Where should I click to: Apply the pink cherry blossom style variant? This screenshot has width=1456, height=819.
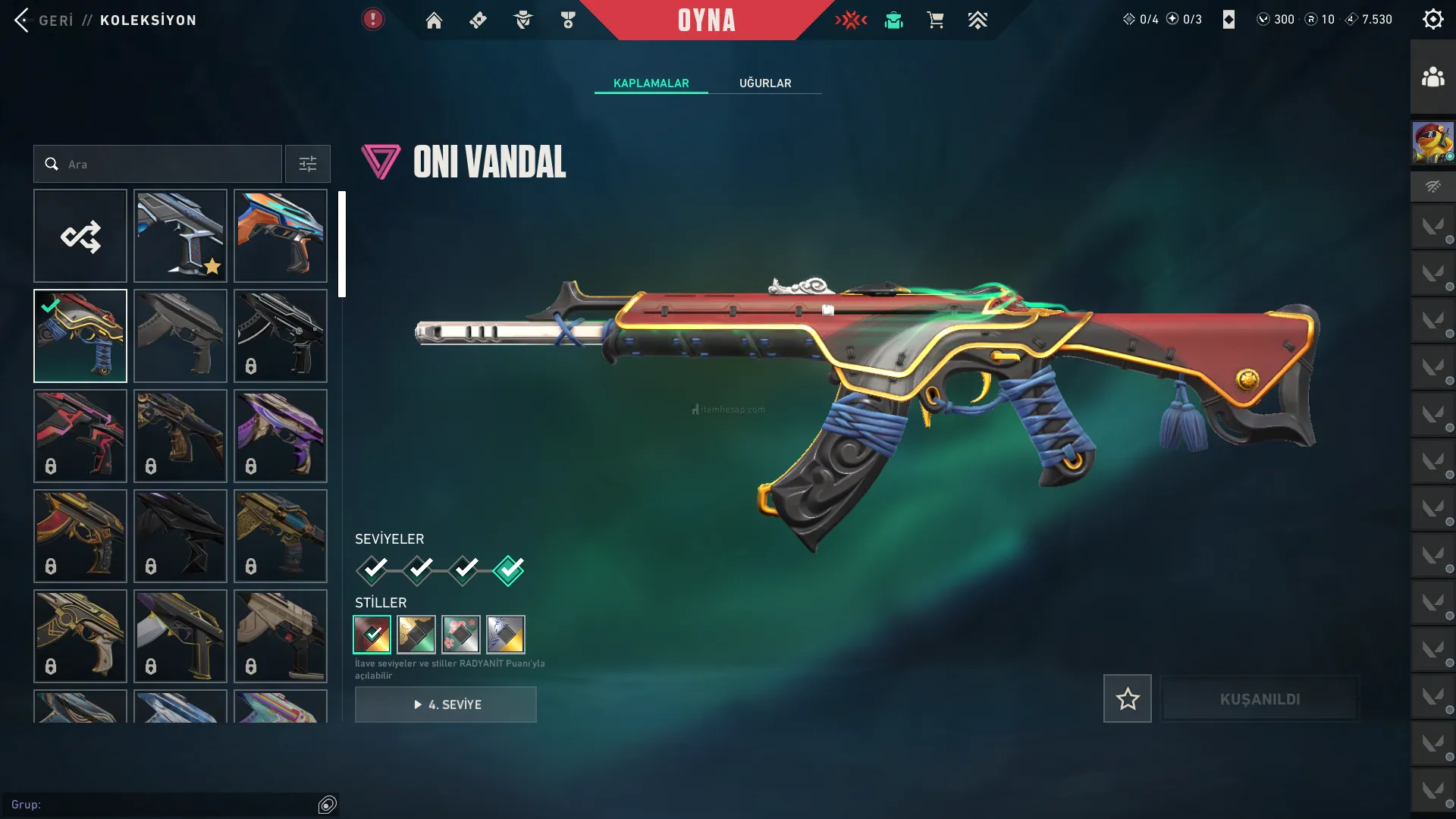(461, 635)
